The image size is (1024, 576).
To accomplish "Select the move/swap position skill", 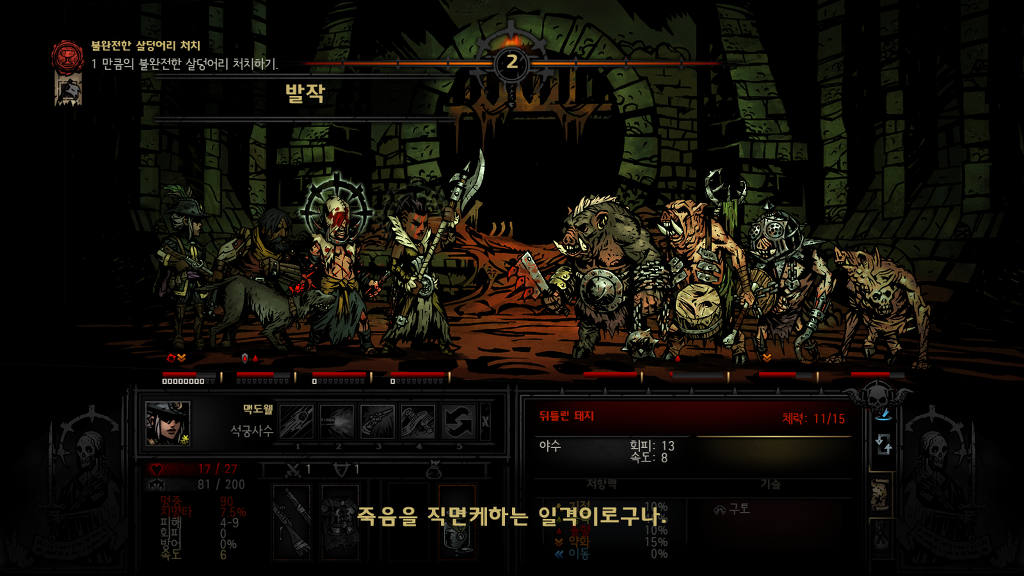I will pyautogui.click(x=458, y=421).
